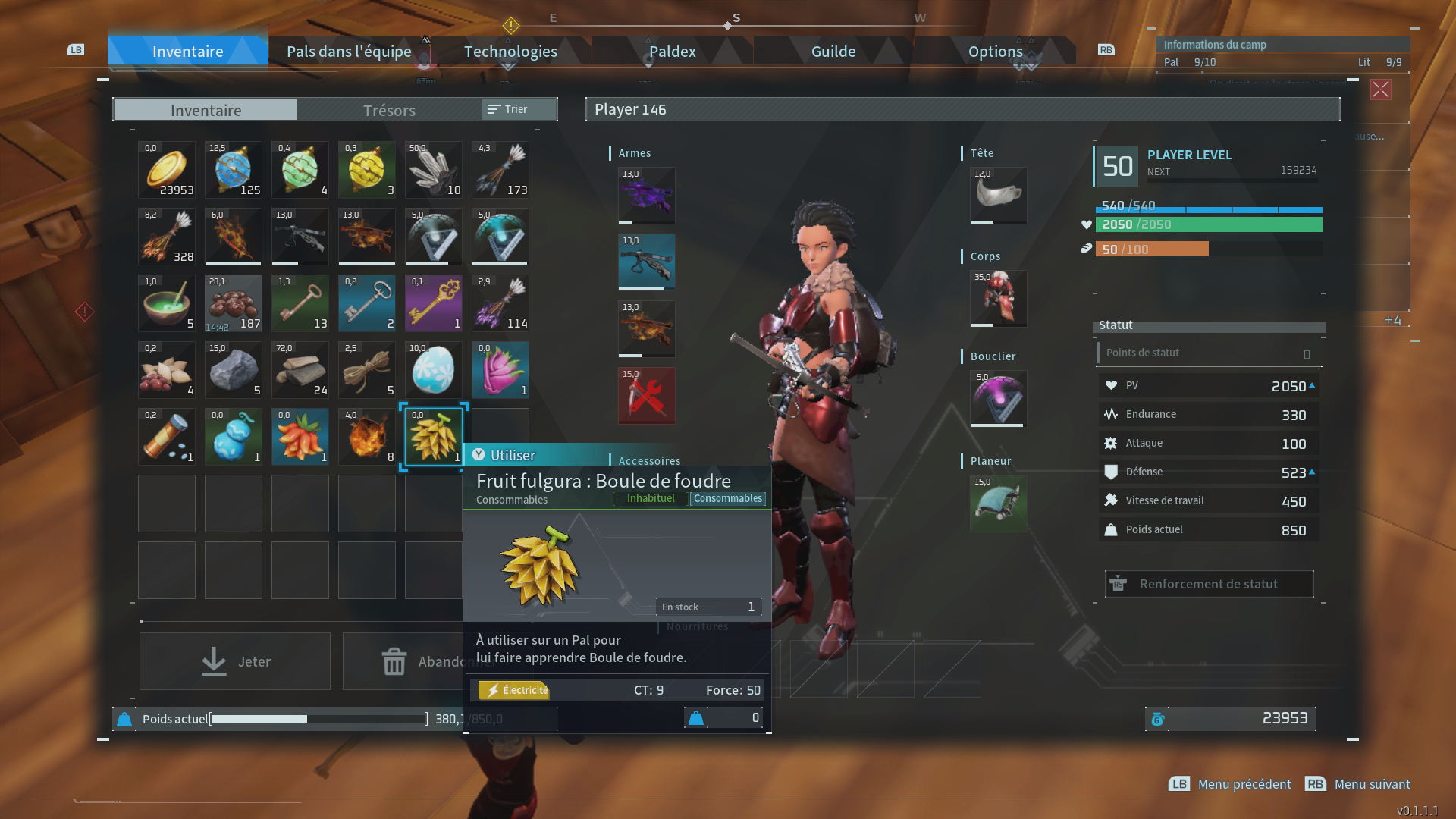Choose the blue spotted egg slot

(x=434, y=370)
